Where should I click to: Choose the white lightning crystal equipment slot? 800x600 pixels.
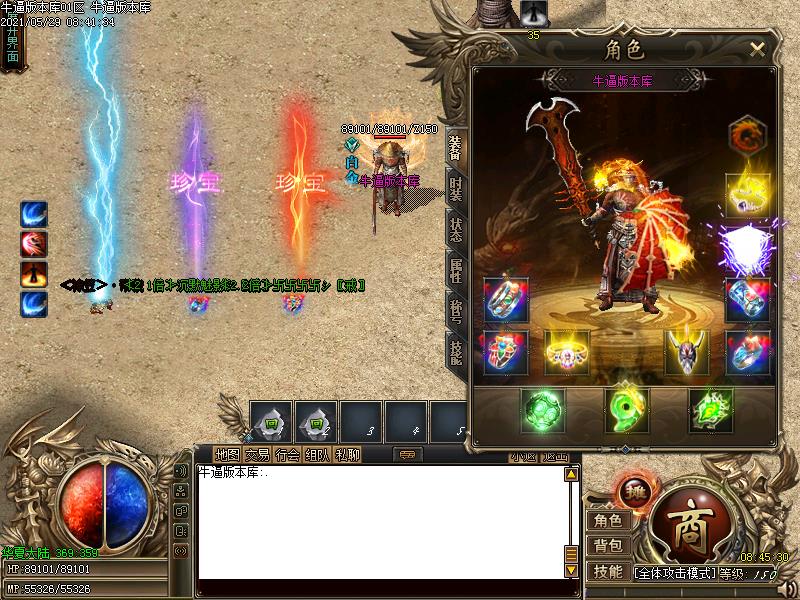click(x=747, y=245)
